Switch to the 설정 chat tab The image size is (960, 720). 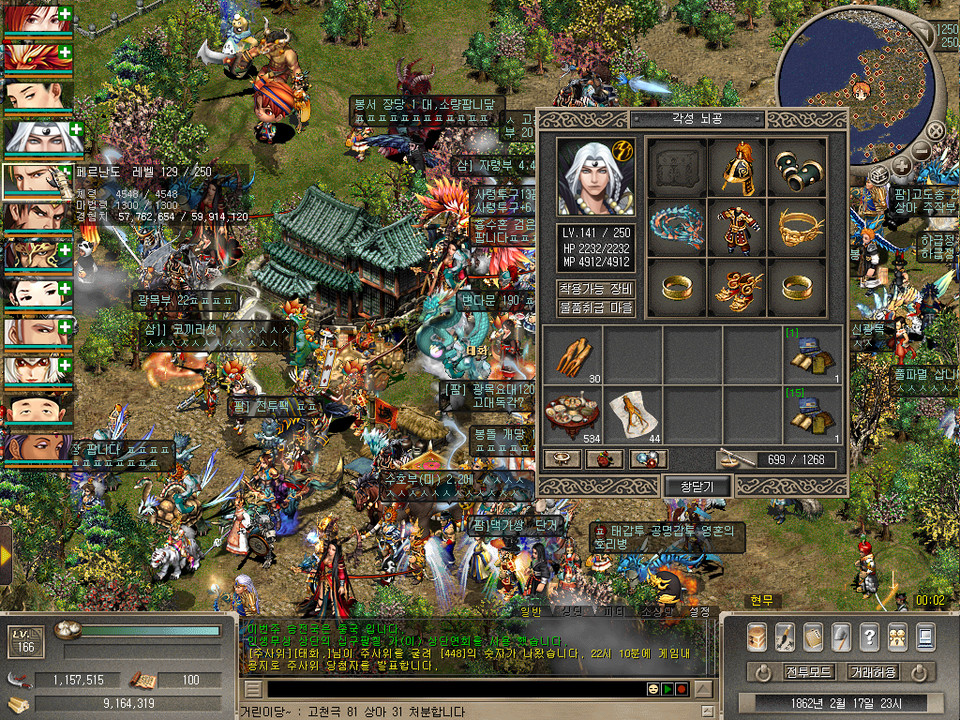click(x=699, y=611)
